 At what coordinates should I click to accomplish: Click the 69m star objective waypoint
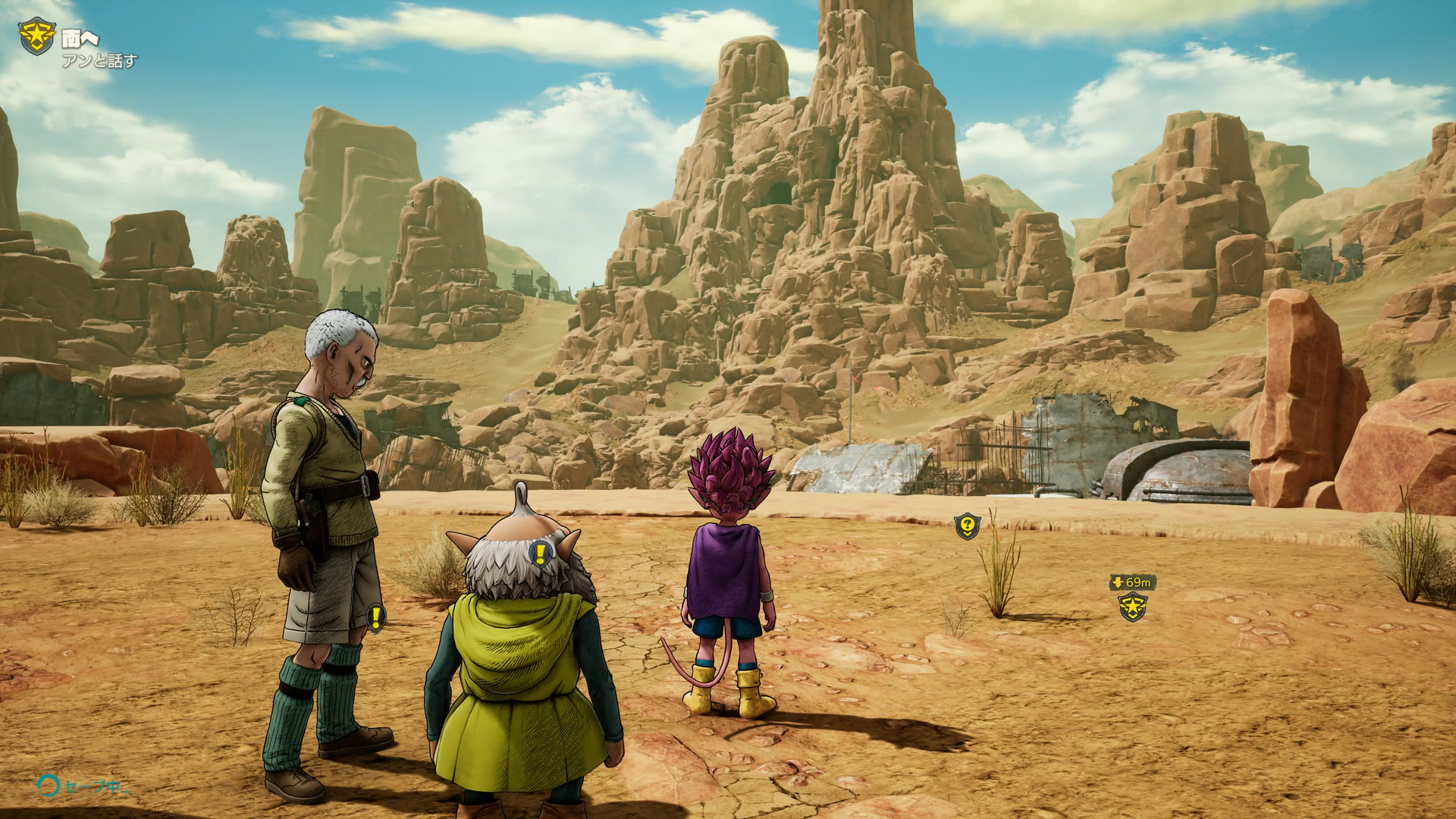(1132, 607)
